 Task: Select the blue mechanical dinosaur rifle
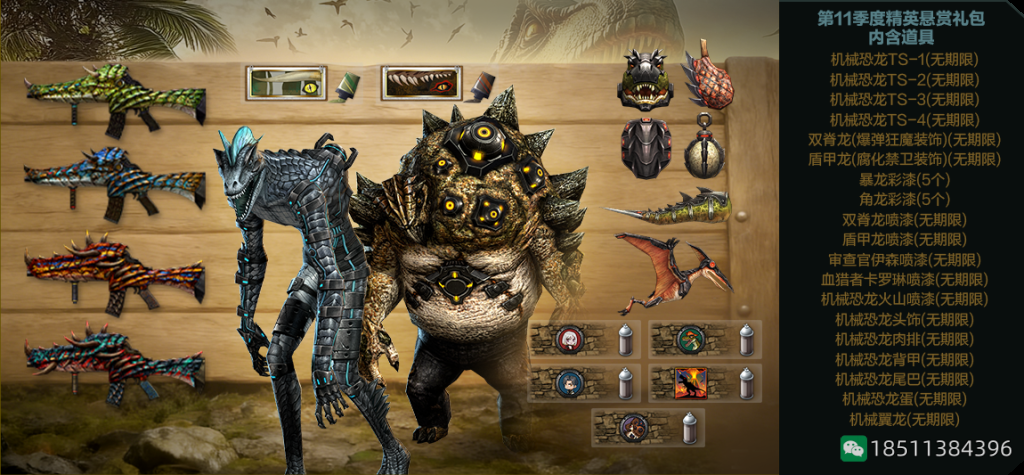tap(115, 183)
